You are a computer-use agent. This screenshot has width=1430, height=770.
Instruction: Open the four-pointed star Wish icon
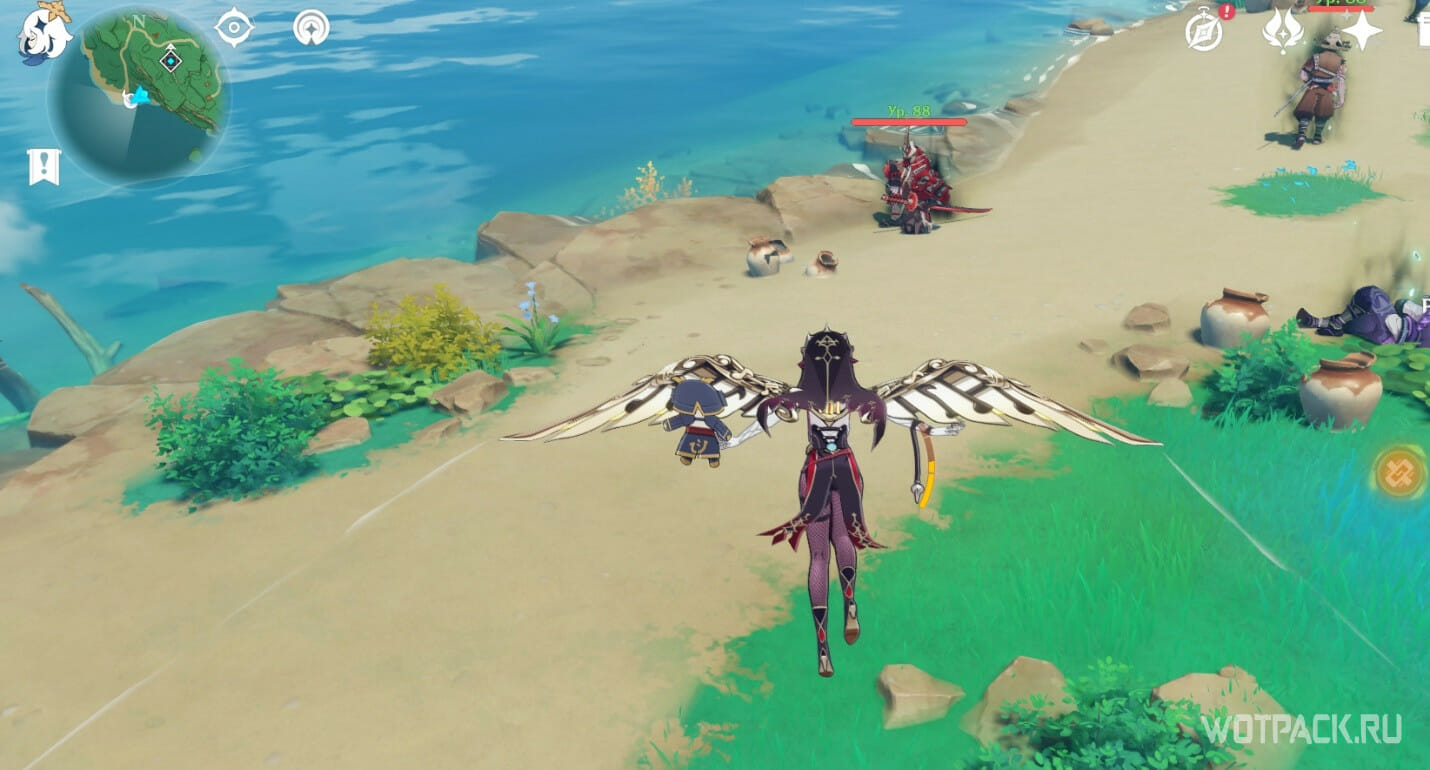tap(1361, 31)
